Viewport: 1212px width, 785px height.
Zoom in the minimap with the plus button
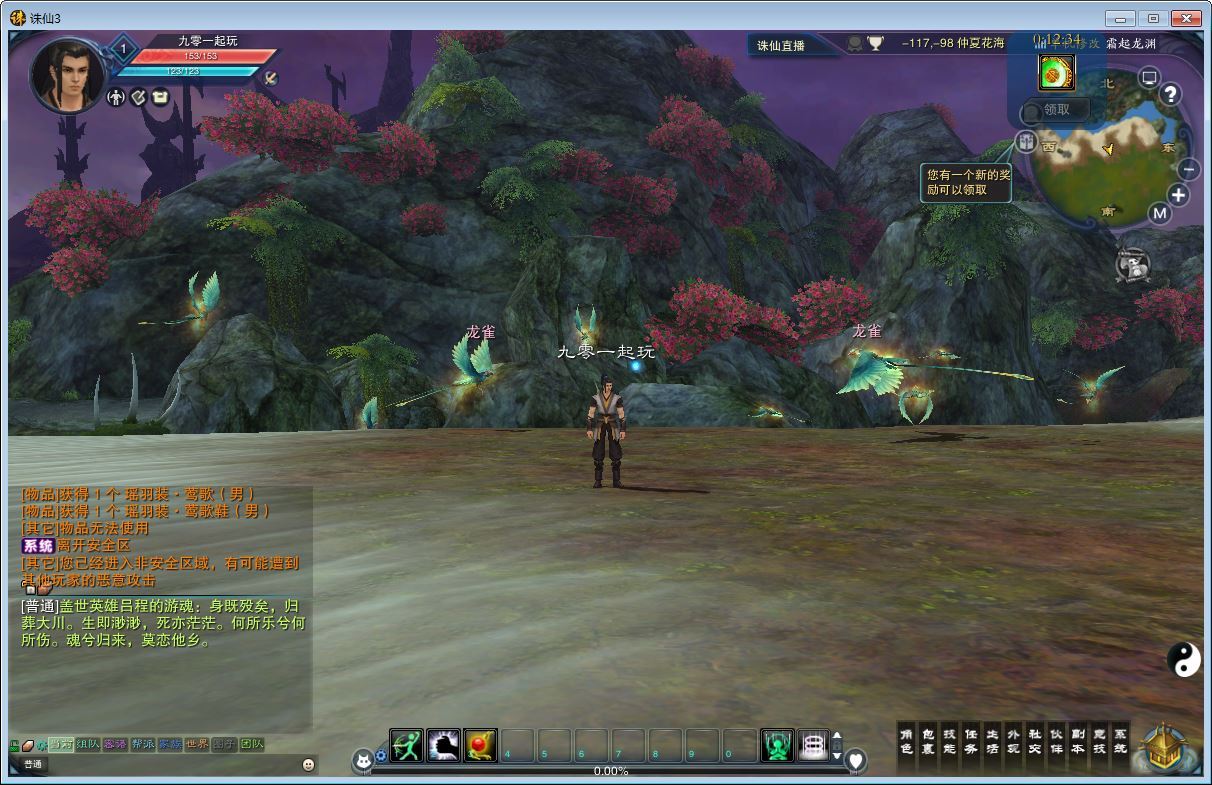[x=1179, y=196]
